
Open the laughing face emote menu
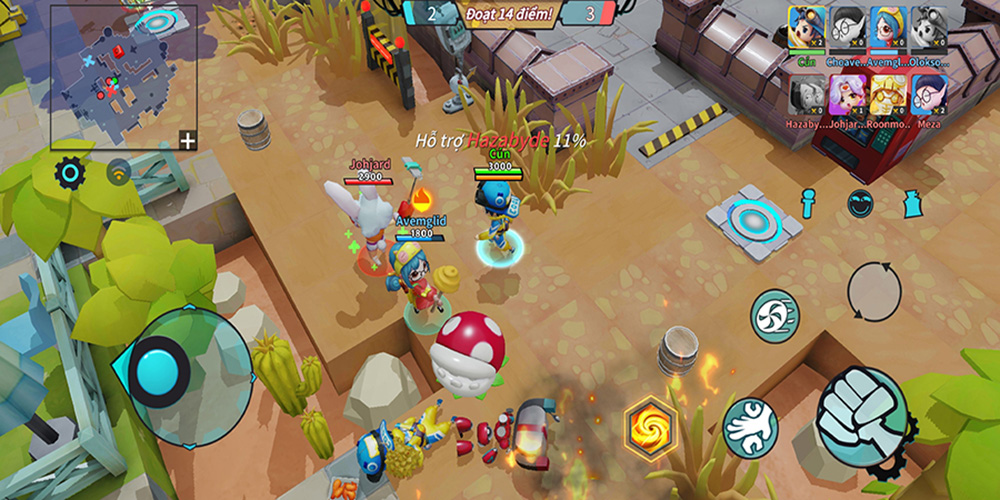point(862,203)
